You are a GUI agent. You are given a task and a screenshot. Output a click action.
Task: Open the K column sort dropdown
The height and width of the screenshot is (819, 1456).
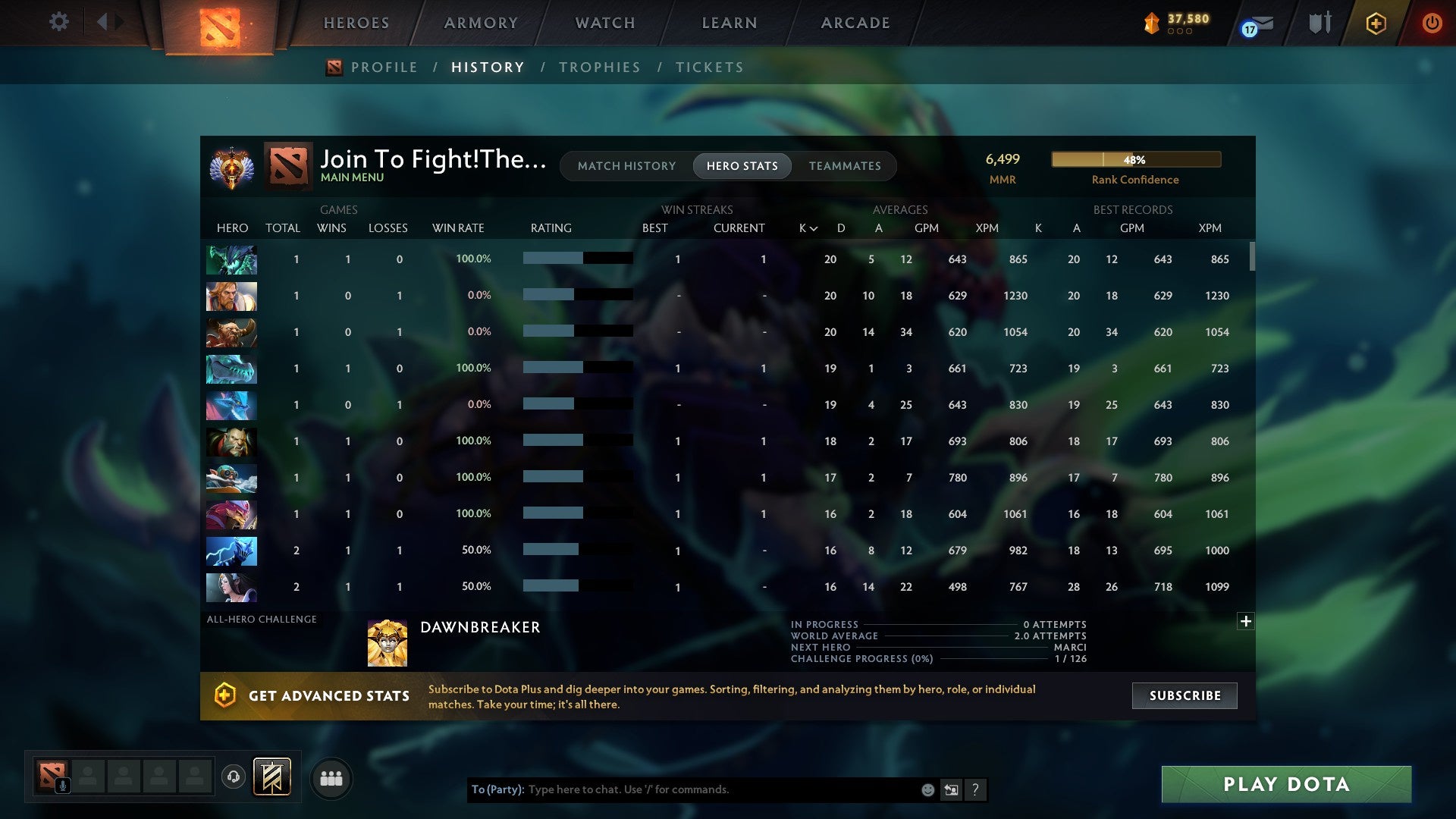pos(806,227)
